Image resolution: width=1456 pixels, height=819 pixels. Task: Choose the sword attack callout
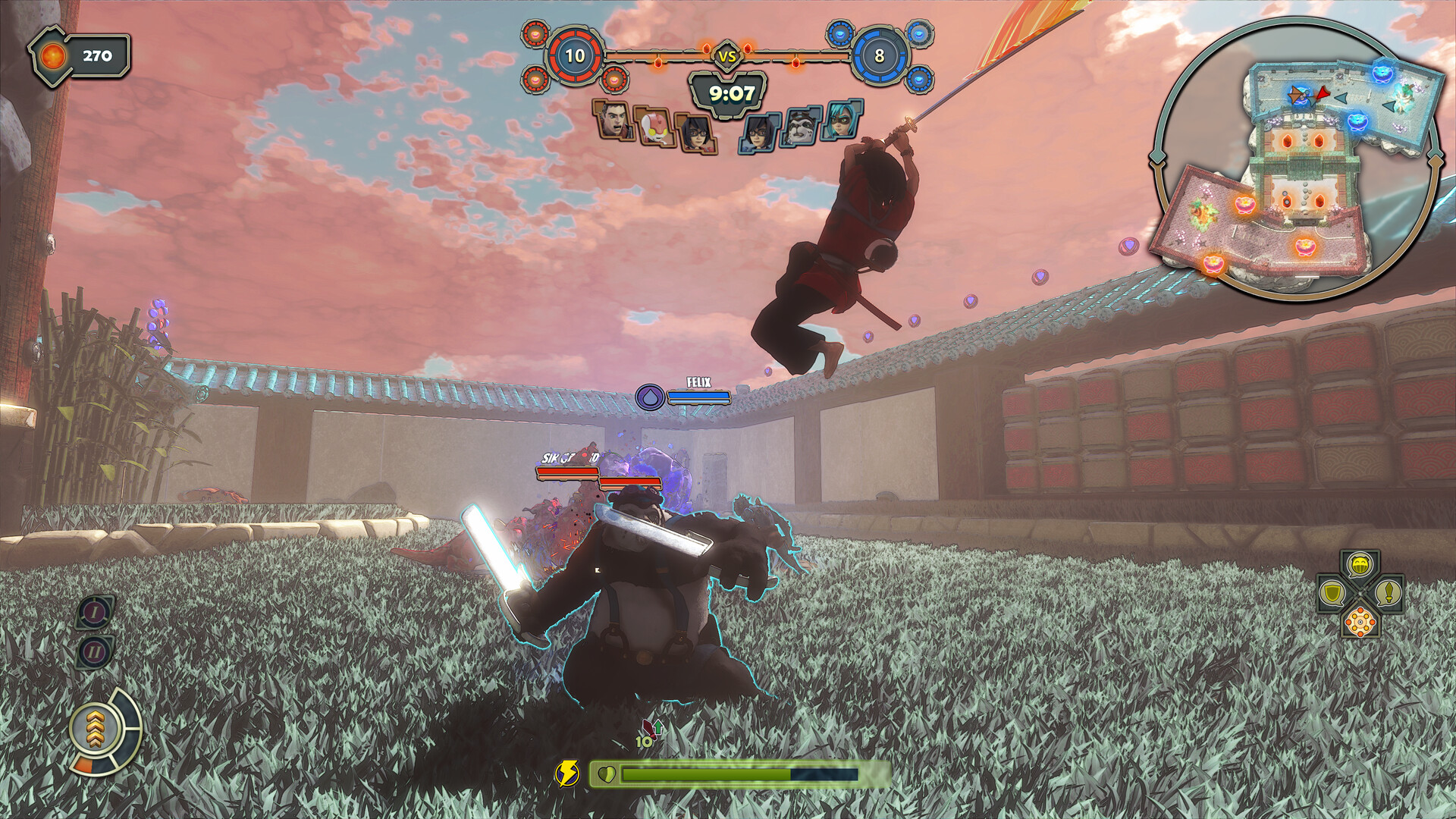point(1389,592)
